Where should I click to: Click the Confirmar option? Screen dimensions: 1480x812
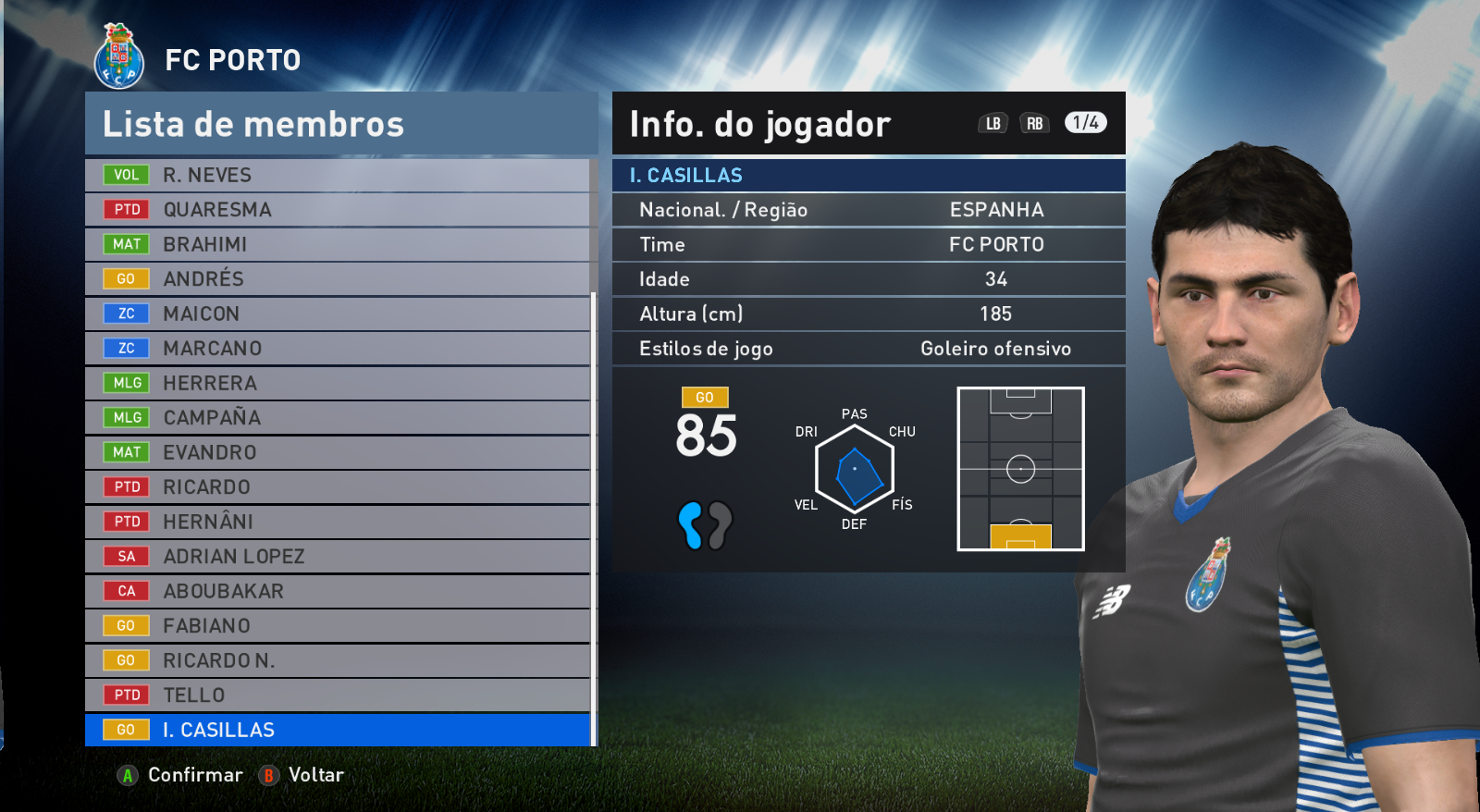pos(181,775)
